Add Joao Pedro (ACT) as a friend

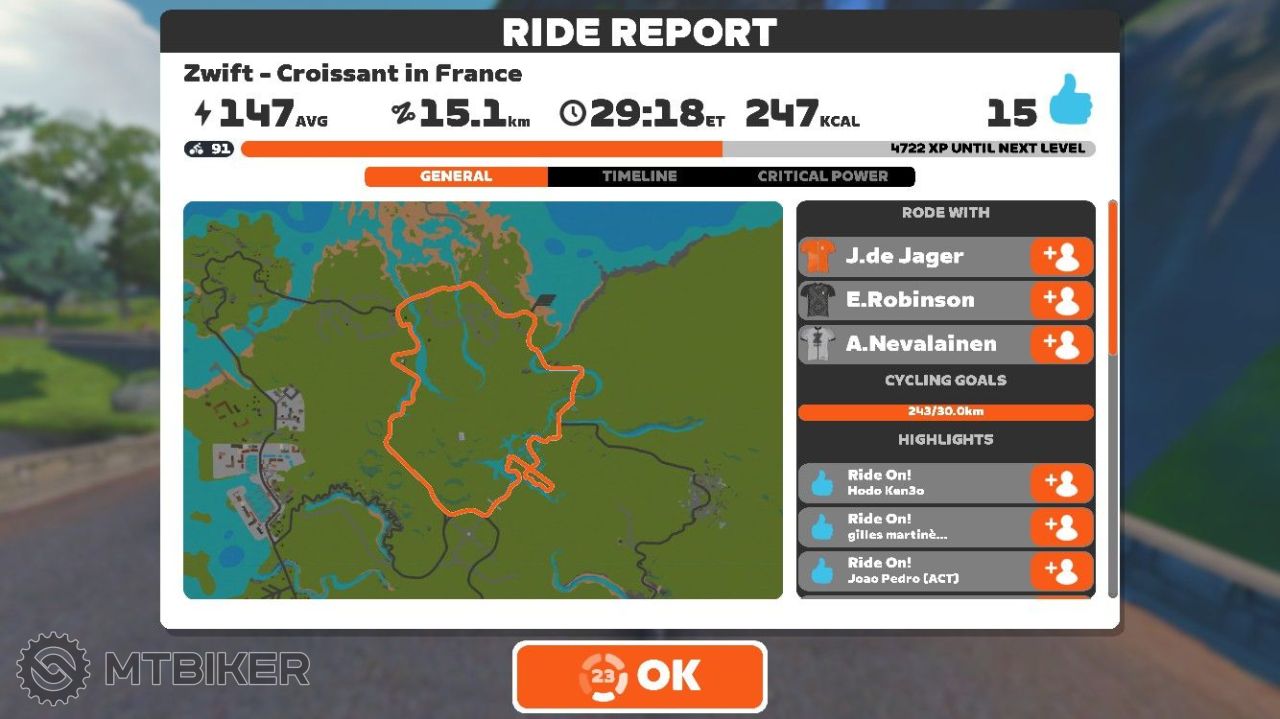coord(1061,571)
